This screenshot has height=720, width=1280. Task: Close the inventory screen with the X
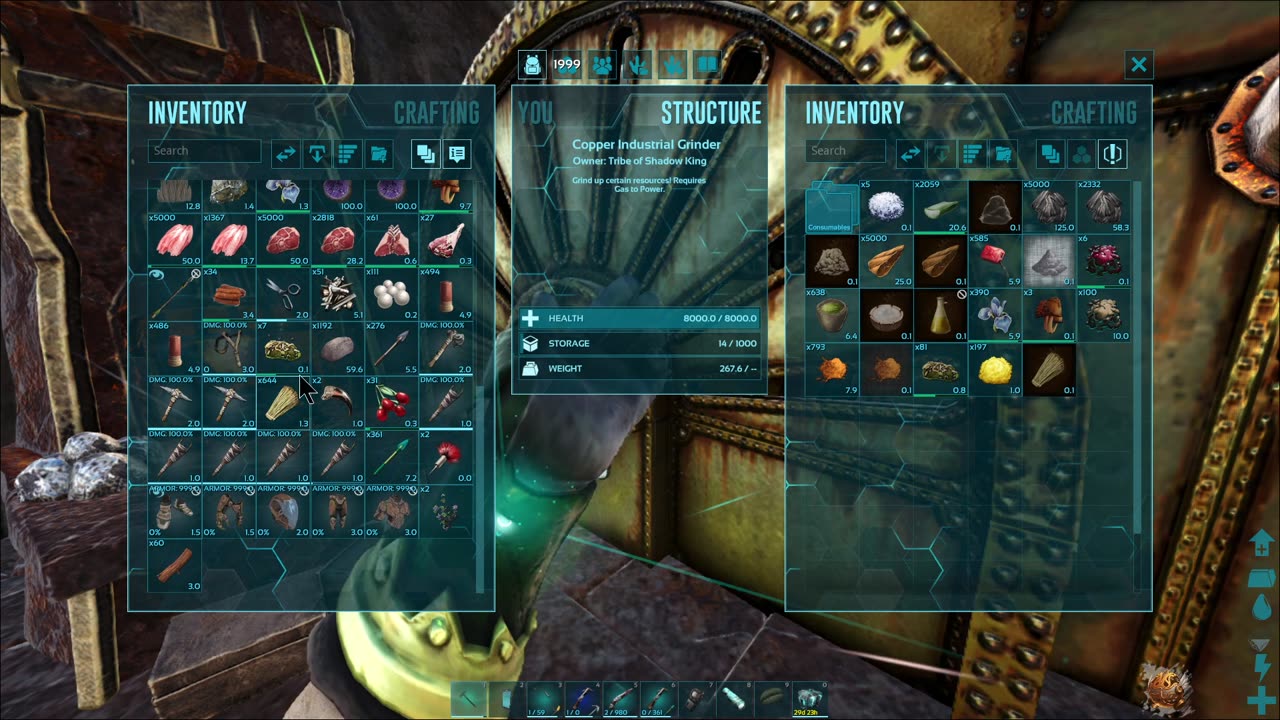point(1138,65)
